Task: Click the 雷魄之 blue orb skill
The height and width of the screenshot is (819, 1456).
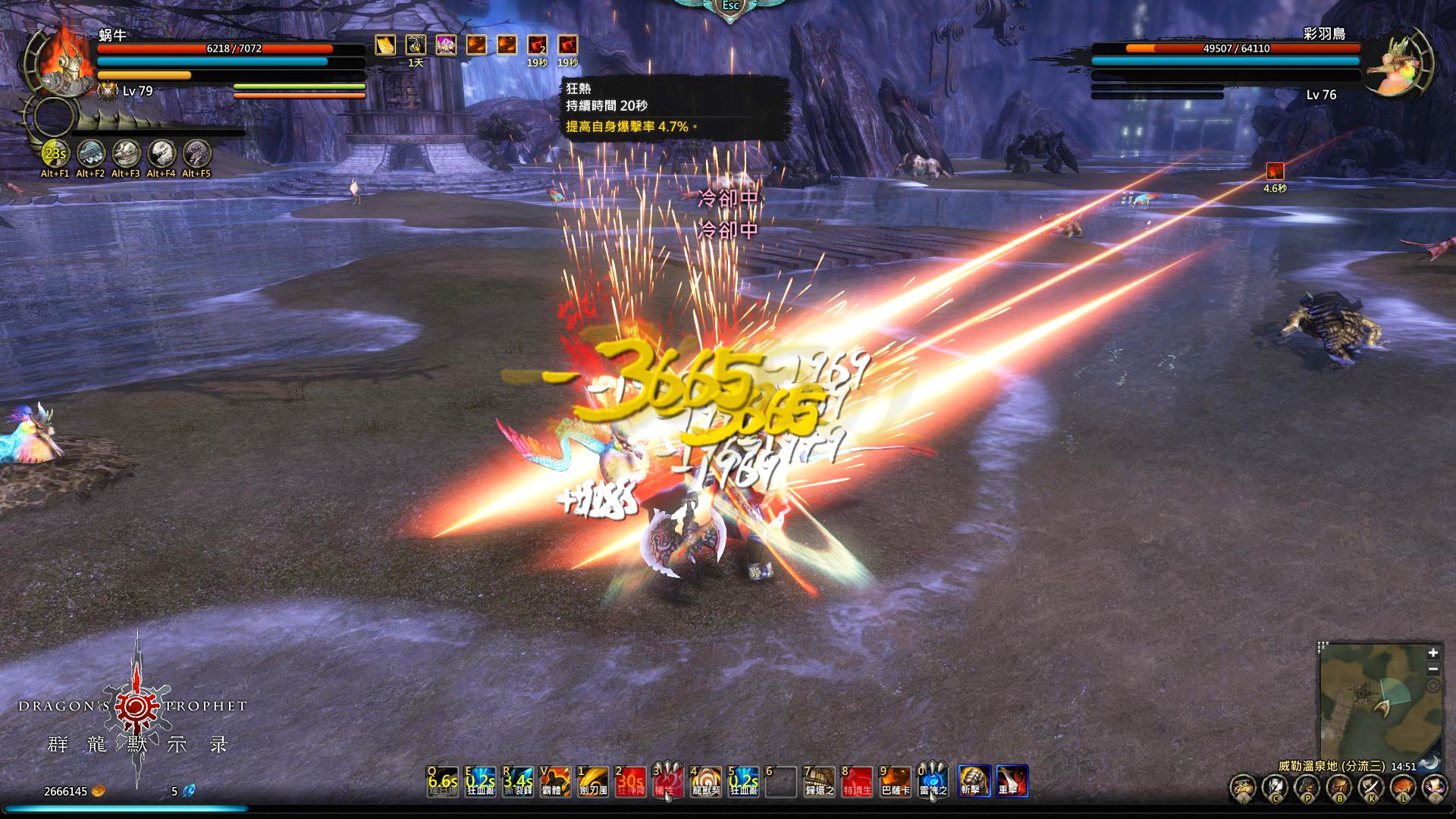Action: click(x=933, y=781)
